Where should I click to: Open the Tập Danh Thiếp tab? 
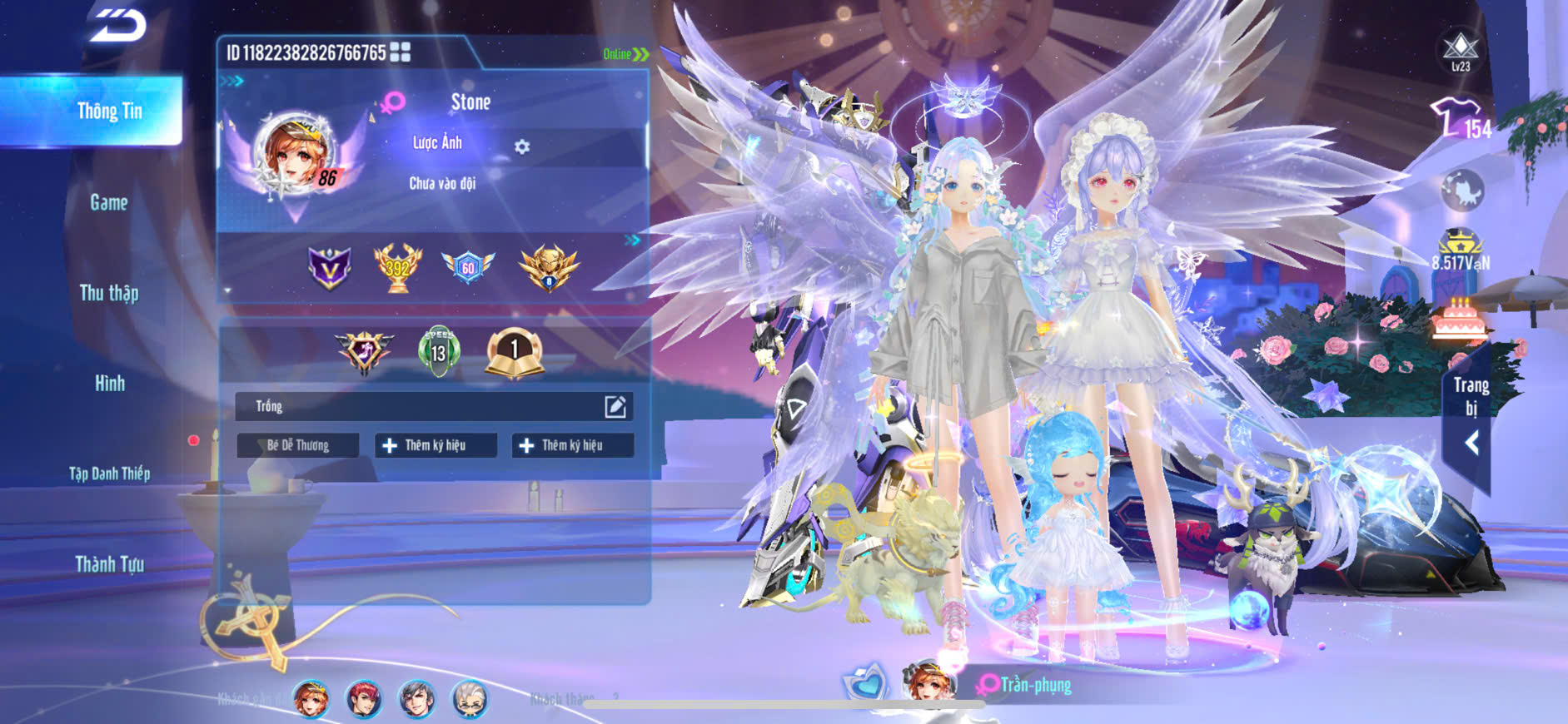109,474
